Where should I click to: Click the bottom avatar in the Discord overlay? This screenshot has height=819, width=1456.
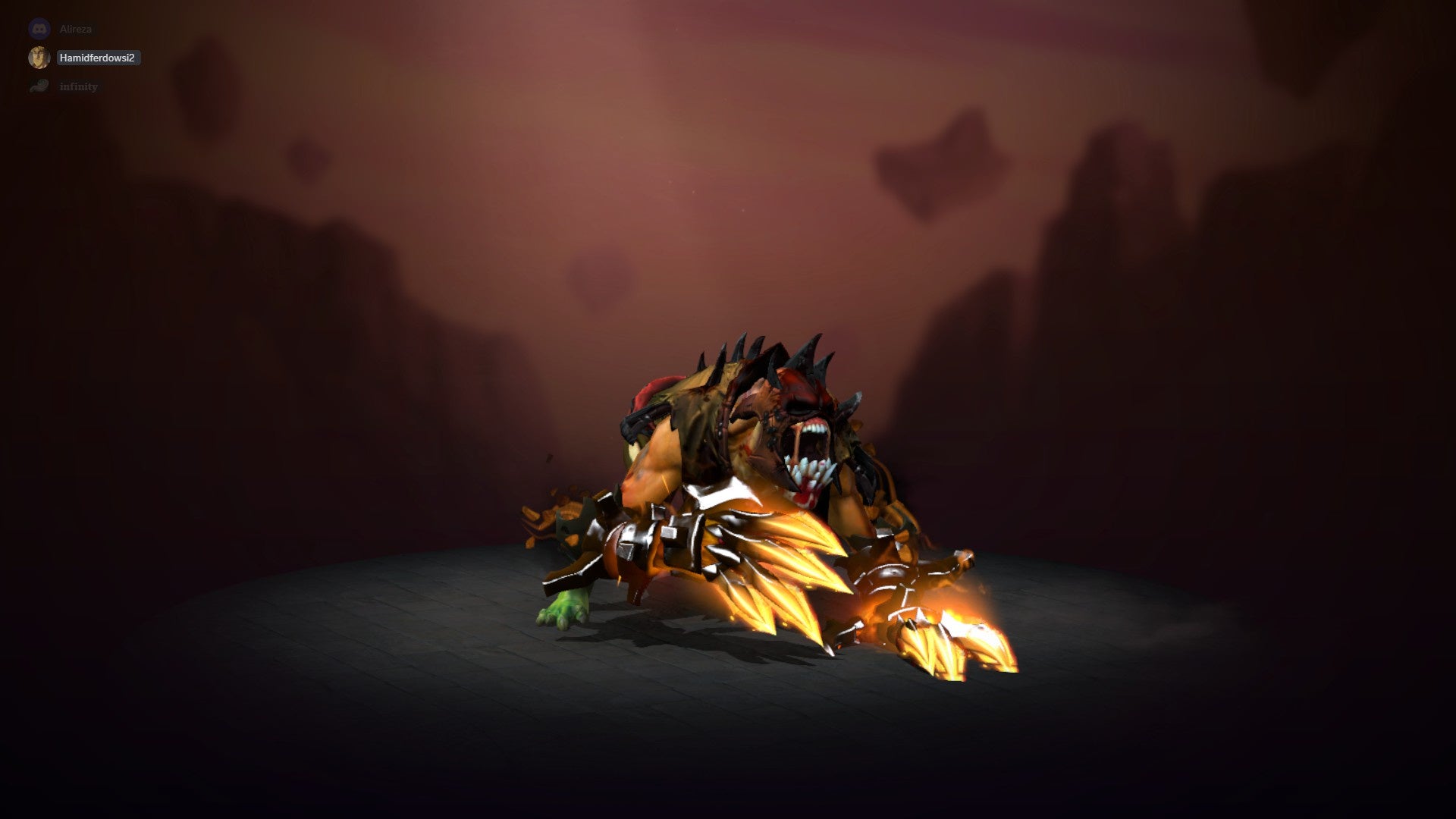pos(39,86)
